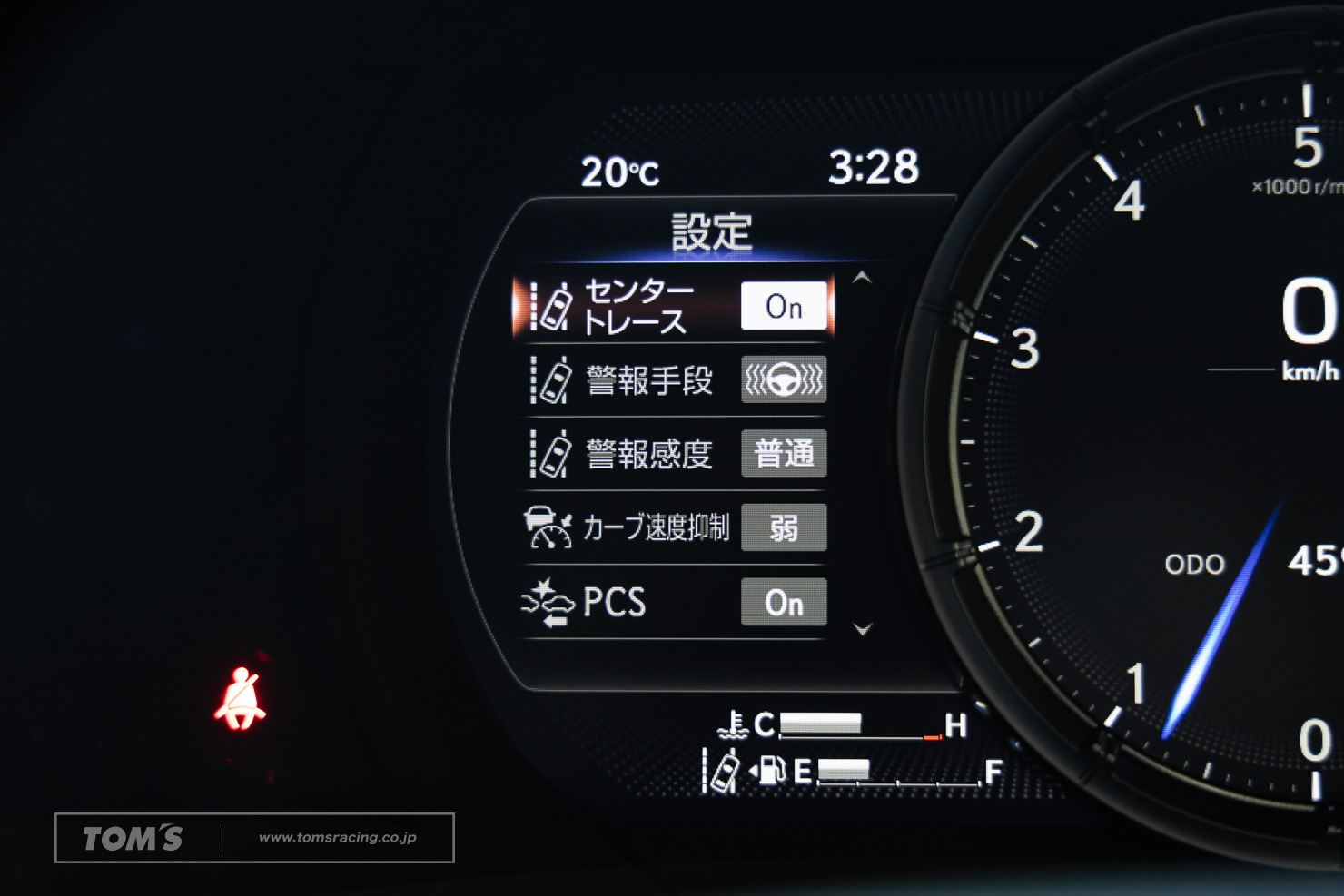
Task: Toggle the センタートレース On value
Action: [x=784, y=306]
